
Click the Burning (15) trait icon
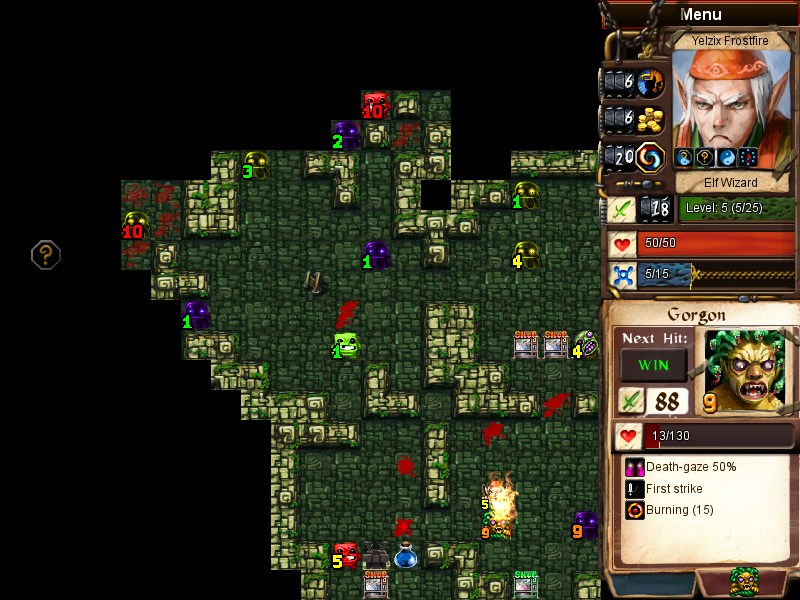click(x=634, y=510)
